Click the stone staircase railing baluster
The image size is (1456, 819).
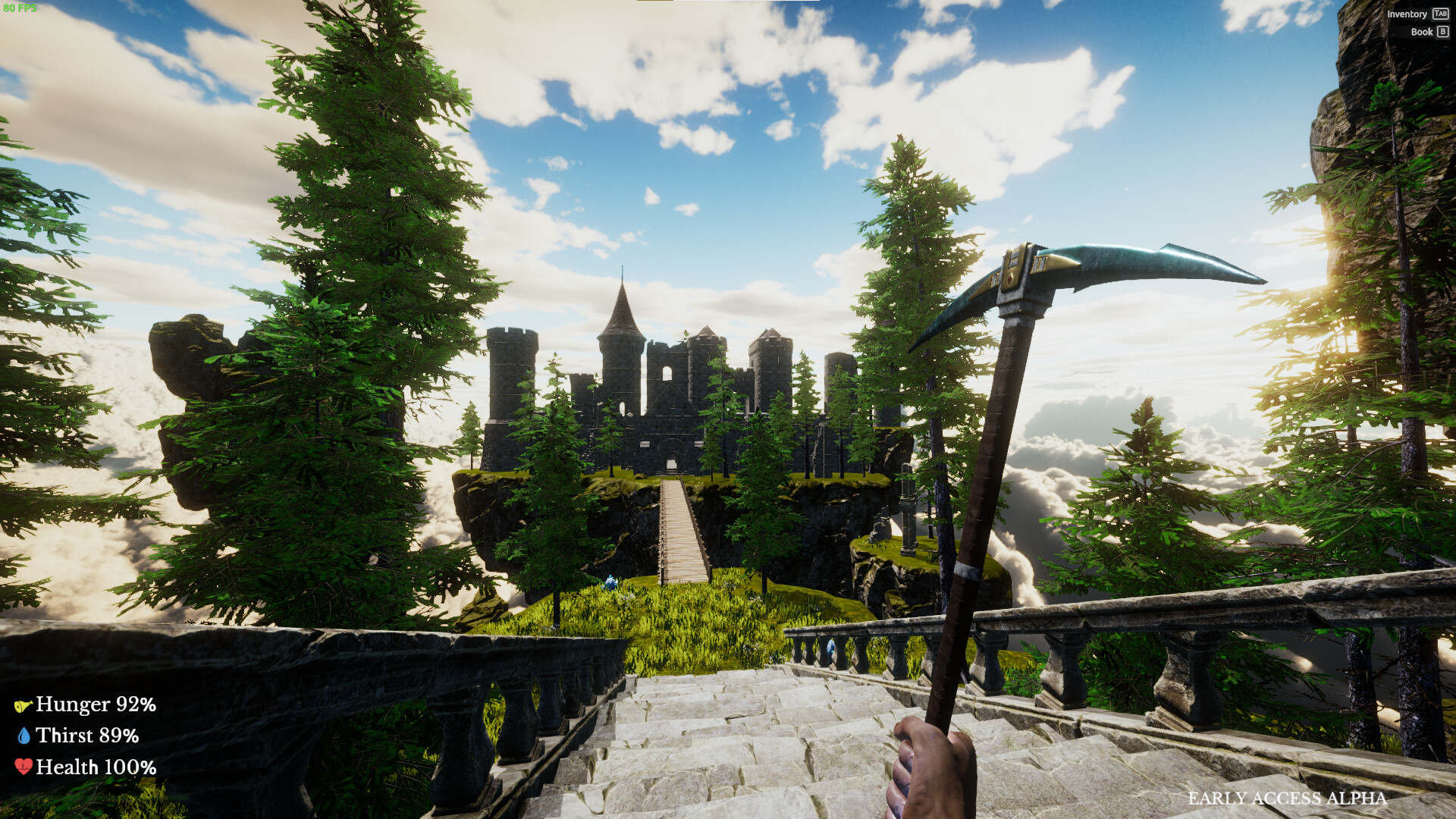coord(1062,667)
